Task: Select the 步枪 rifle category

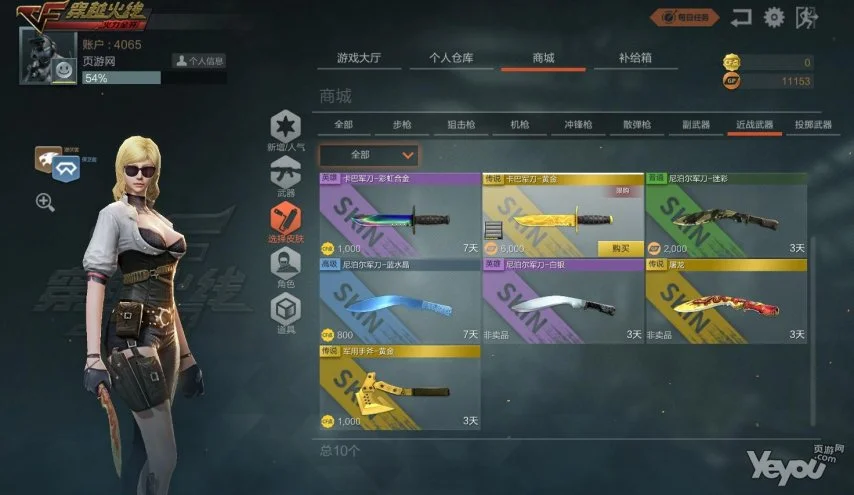Action: tap(401, 125)
